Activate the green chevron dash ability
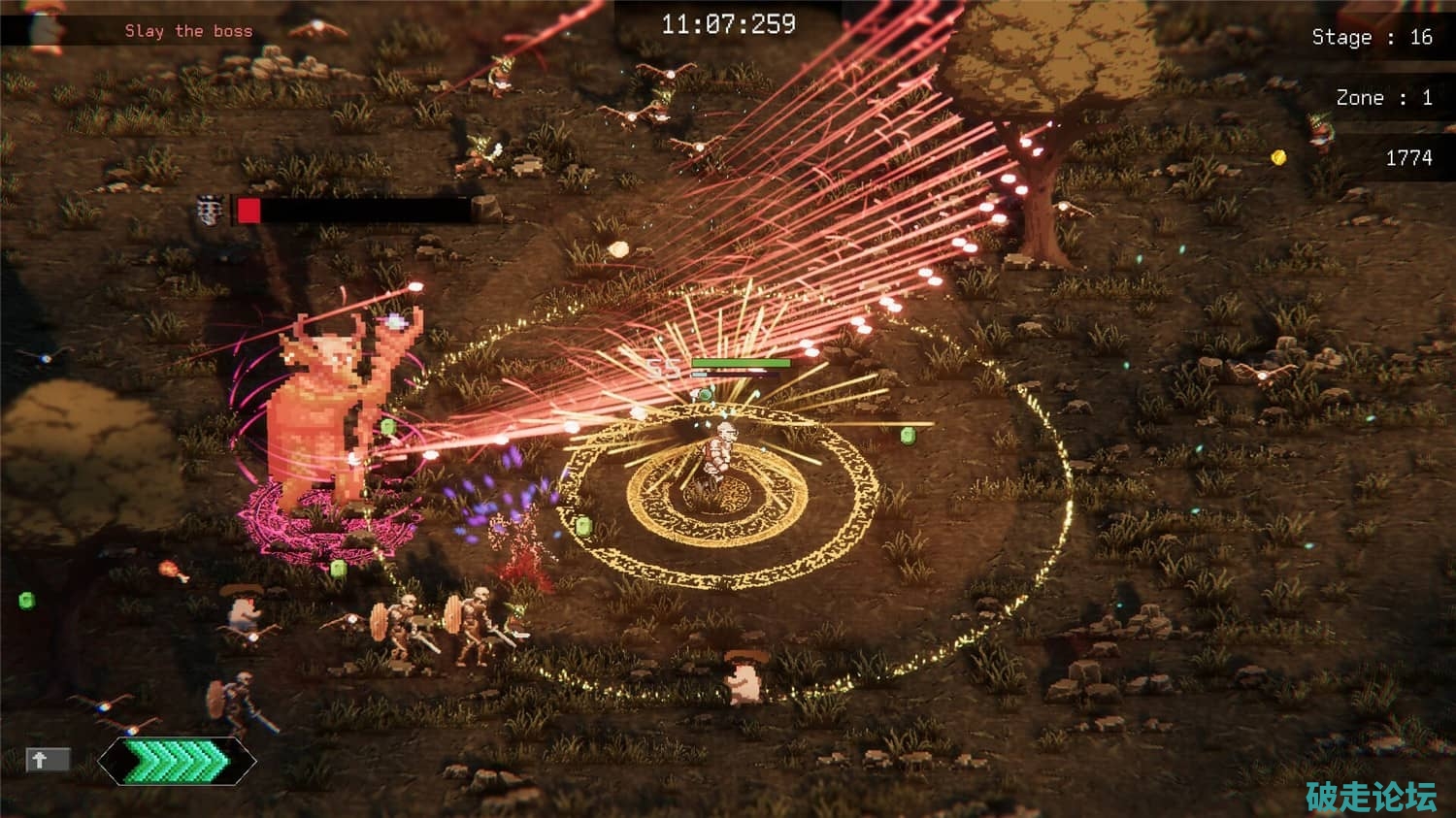This screenshot has height=818, width=1456. (x=177, y=761)
